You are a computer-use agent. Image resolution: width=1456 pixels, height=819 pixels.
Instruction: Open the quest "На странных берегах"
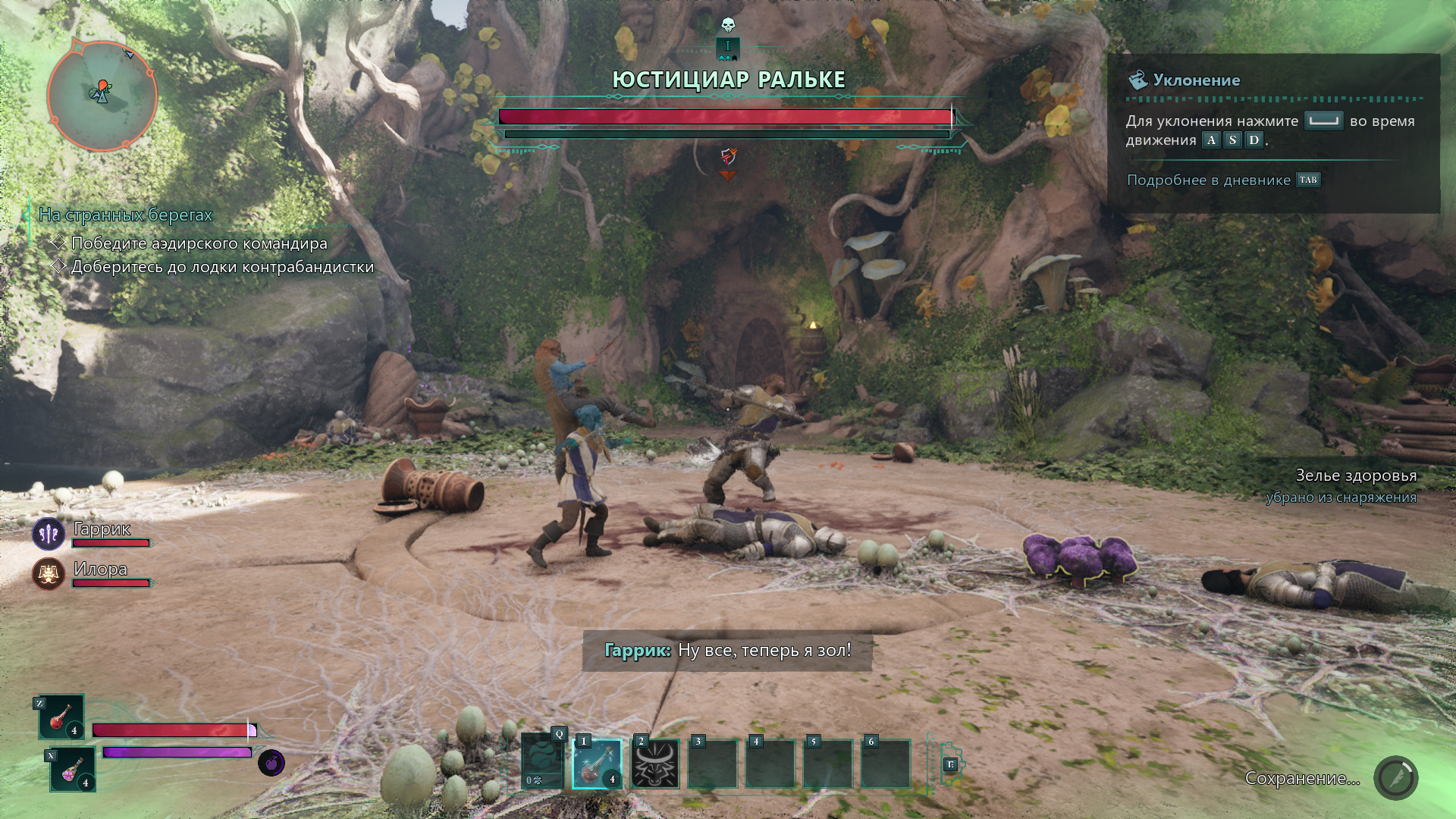click(x=126, y=215)
